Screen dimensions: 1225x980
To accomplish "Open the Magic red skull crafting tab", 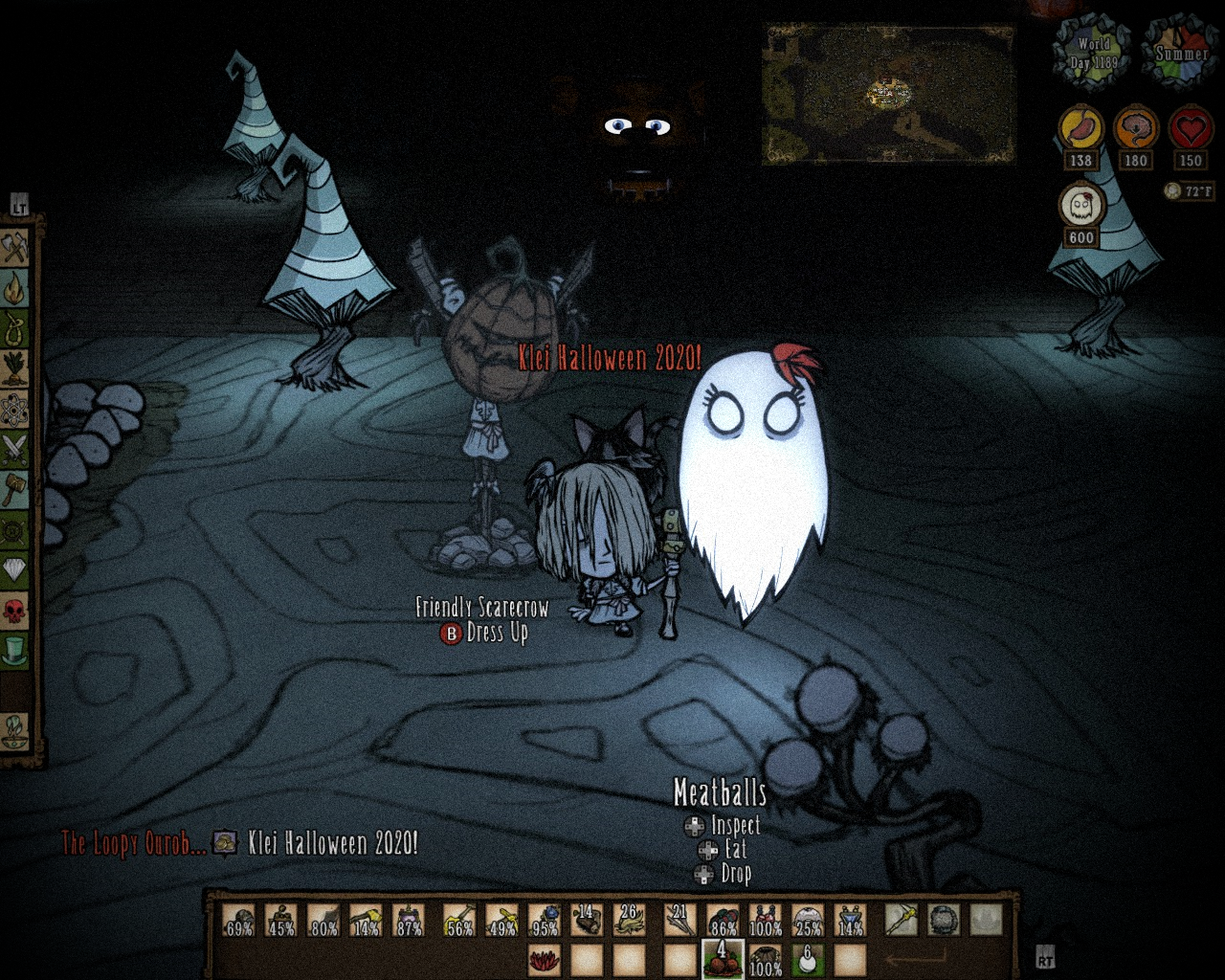I will [x=15, y=610].
